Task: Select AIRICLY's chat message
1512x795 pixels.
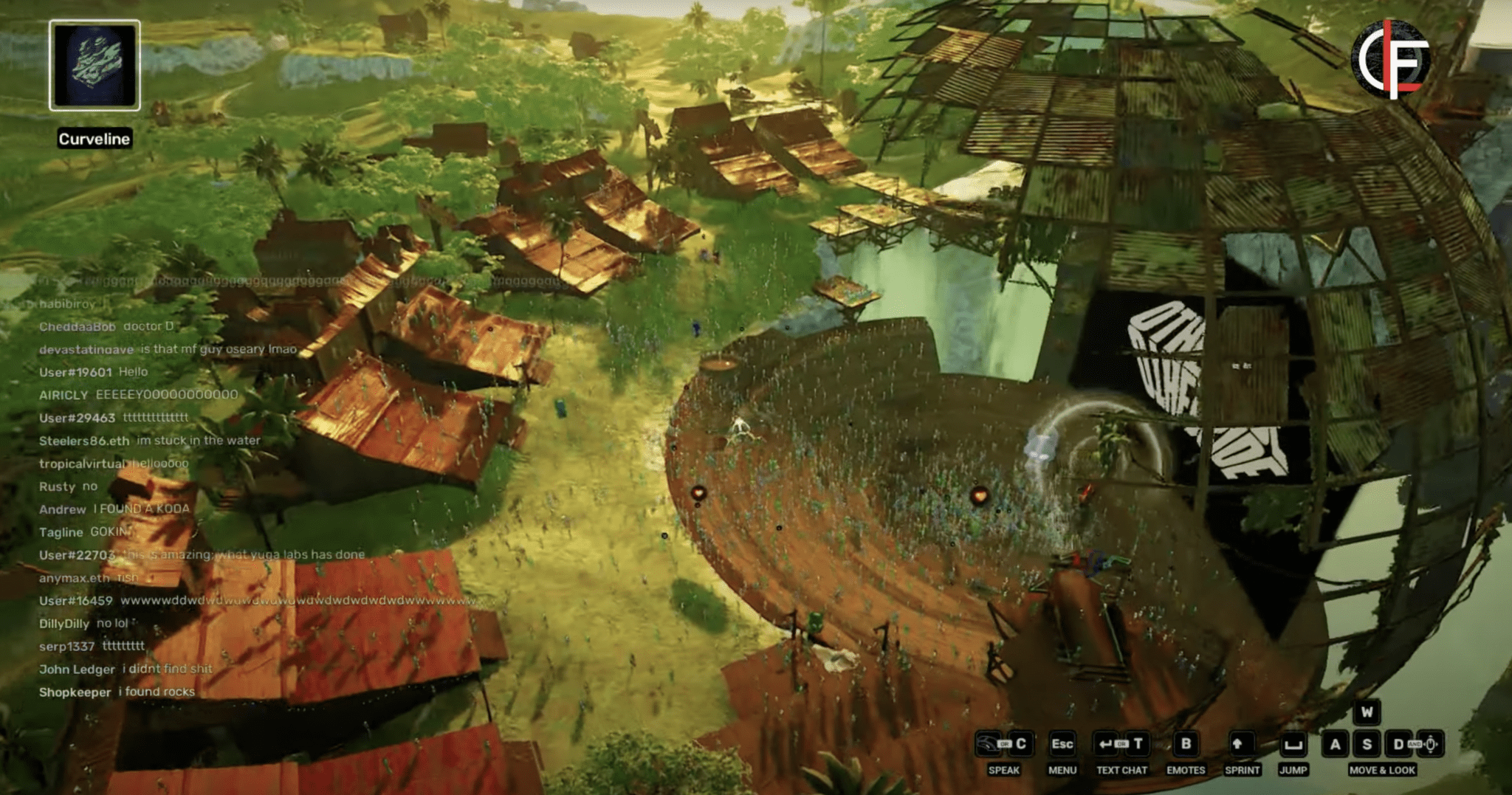Action: point(139,395)
